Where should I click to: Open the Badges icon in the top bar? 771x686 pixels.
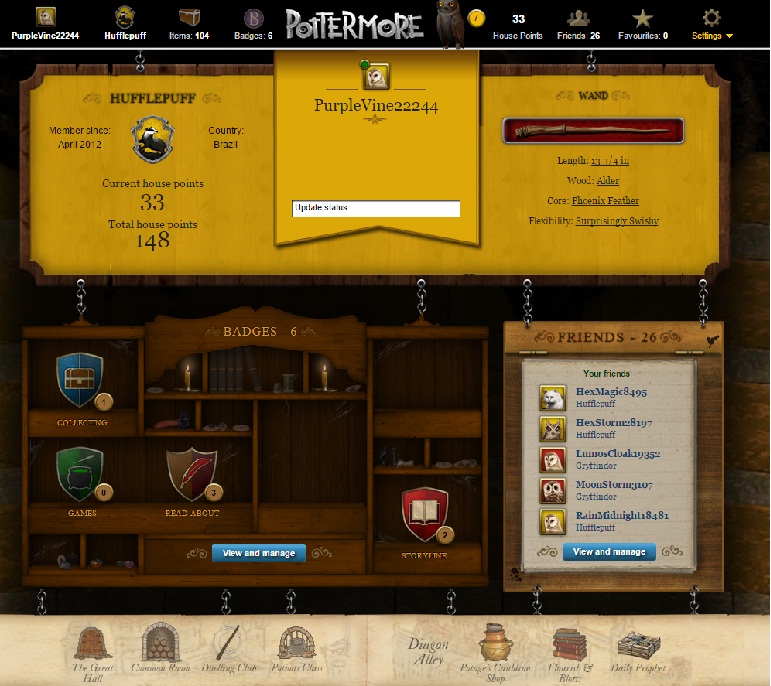click(254, 18)
